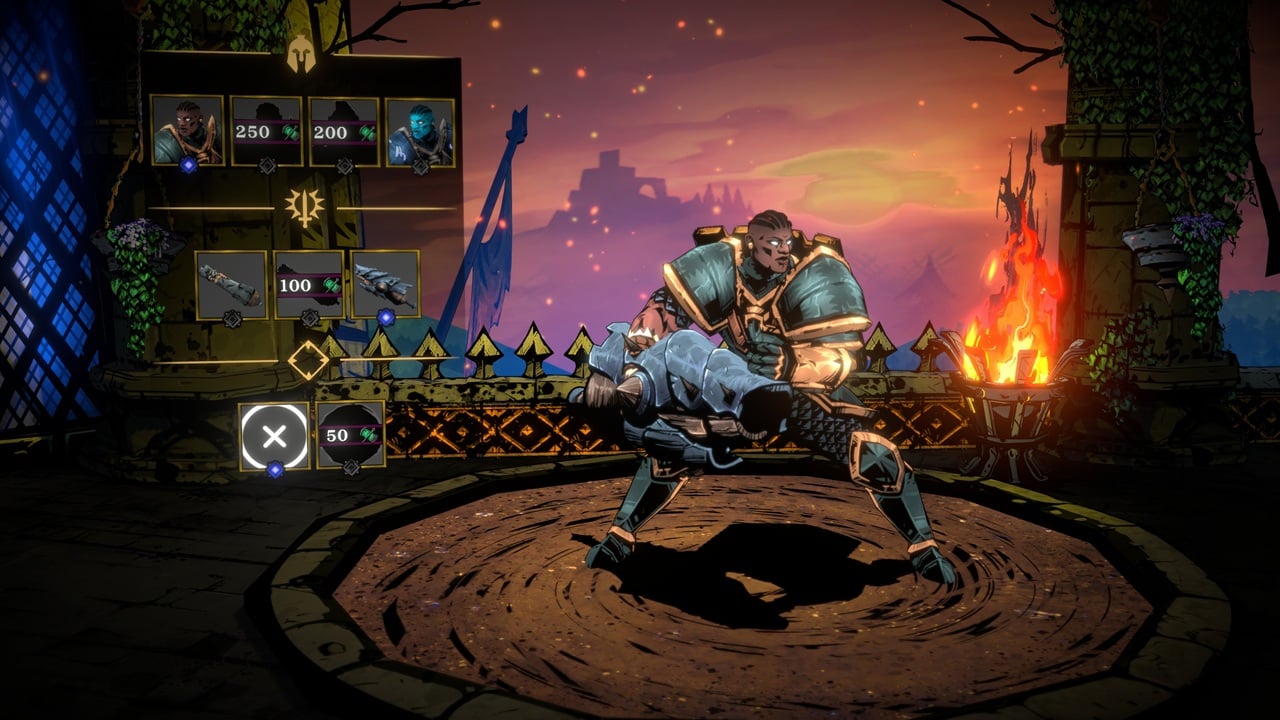Viewport: 1280px width, 720px height.
Task: Unlock the locked accessory costing 50
Action: click(x=351, y=435)
